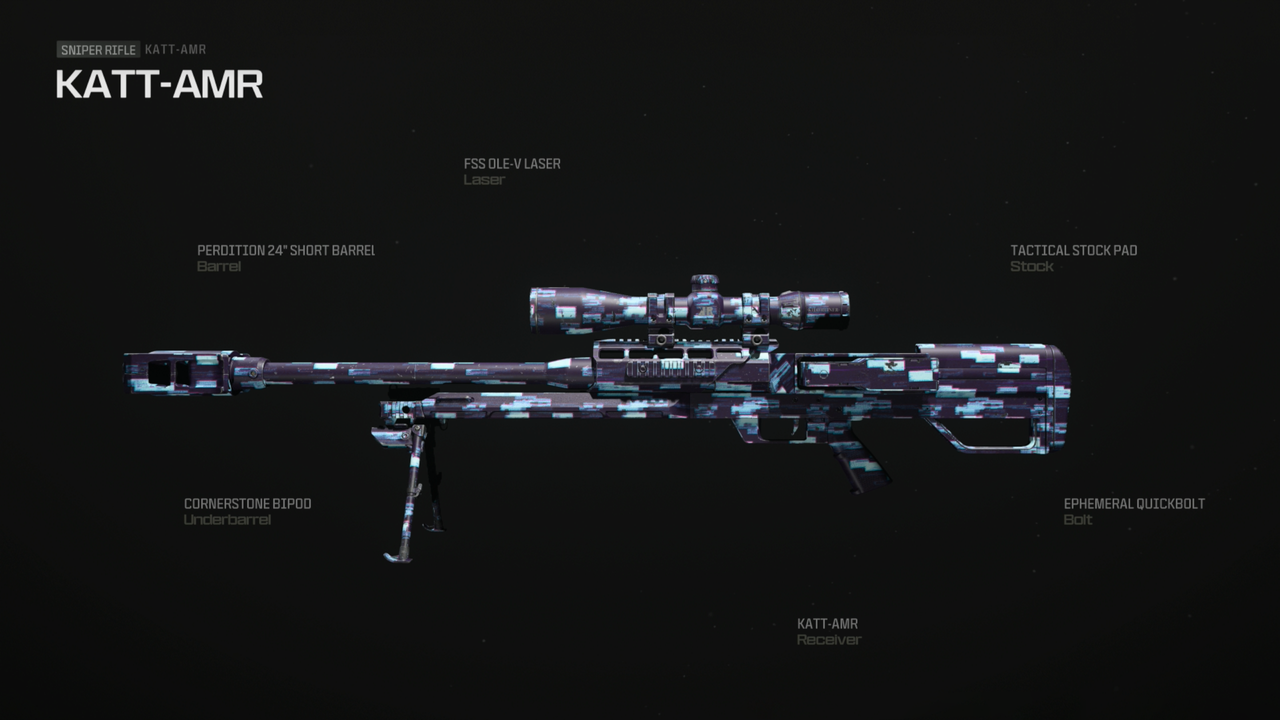Click the camo pattern on the stock
1280x720 pixels.
[990, 390]
